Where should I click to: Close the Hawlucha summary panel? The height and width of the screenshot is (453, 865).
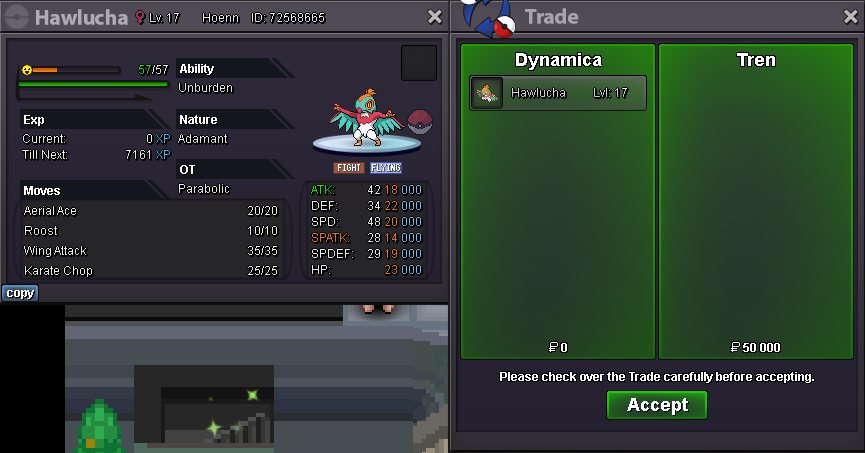(434, 17)
